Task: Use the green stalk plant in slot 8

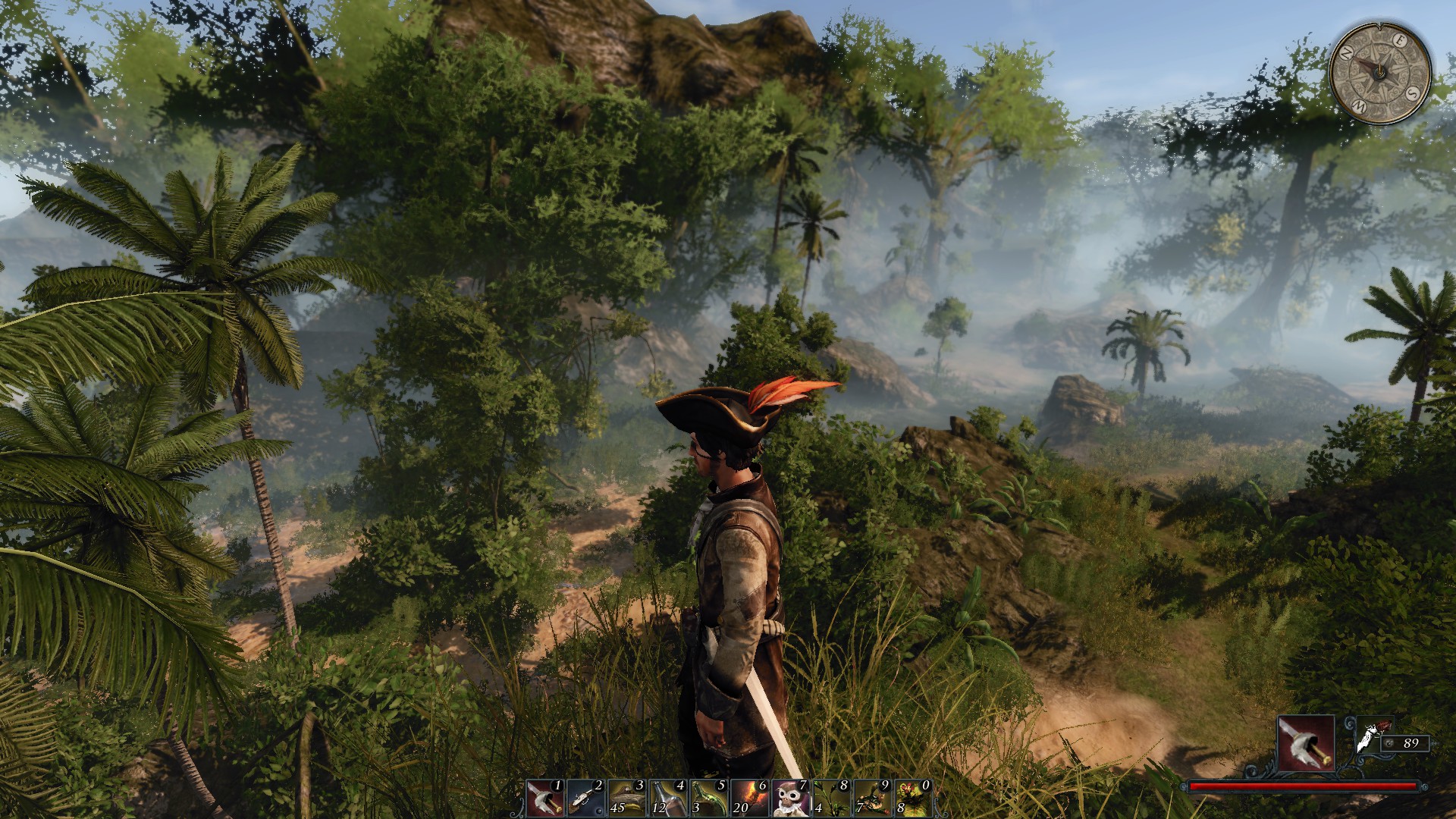Action: [831, 798]
